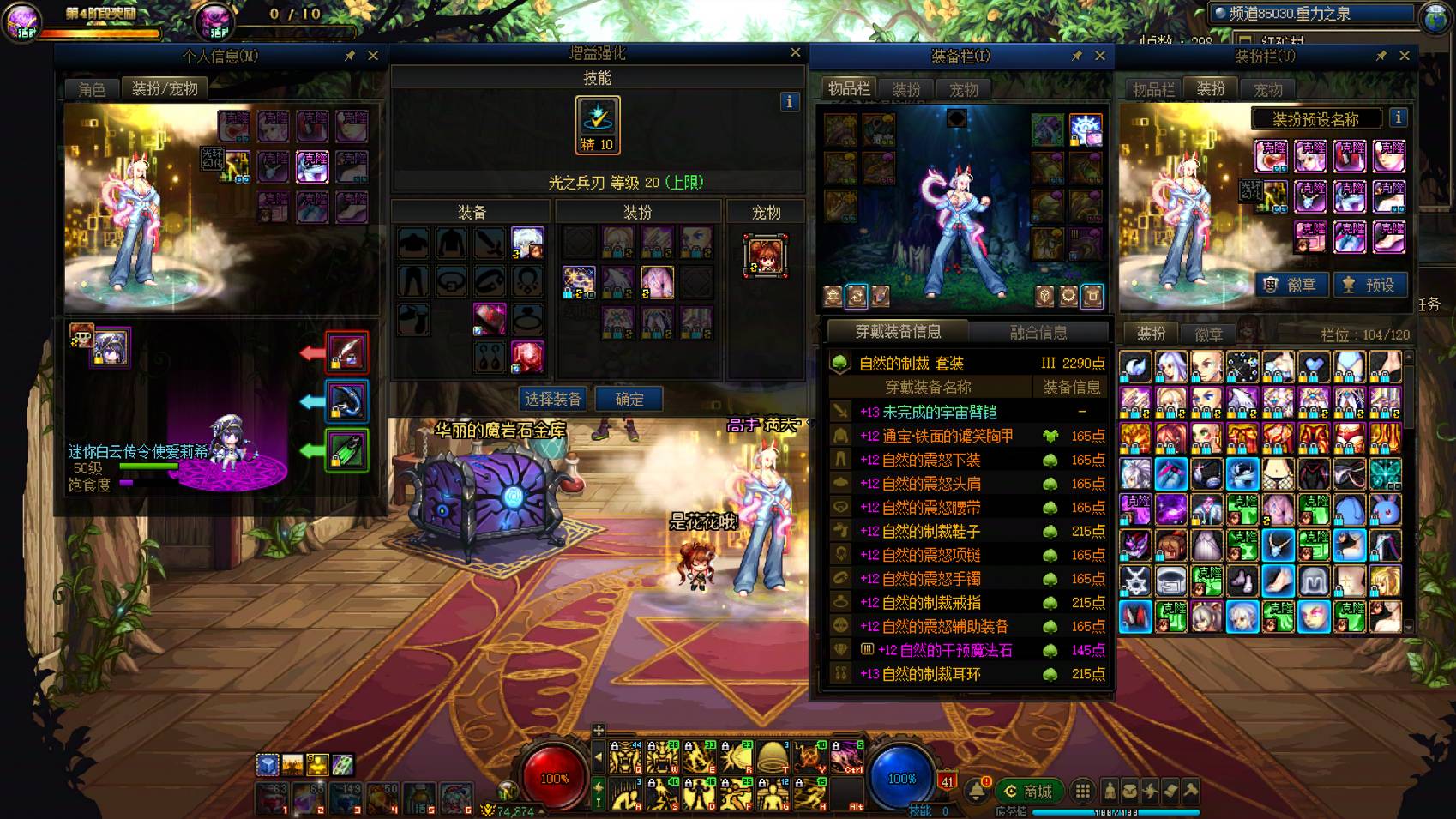Open the 商城 shop button
Image resolution: width=1456 pixels, height=819 pixels.
(x=1028, y=791)
